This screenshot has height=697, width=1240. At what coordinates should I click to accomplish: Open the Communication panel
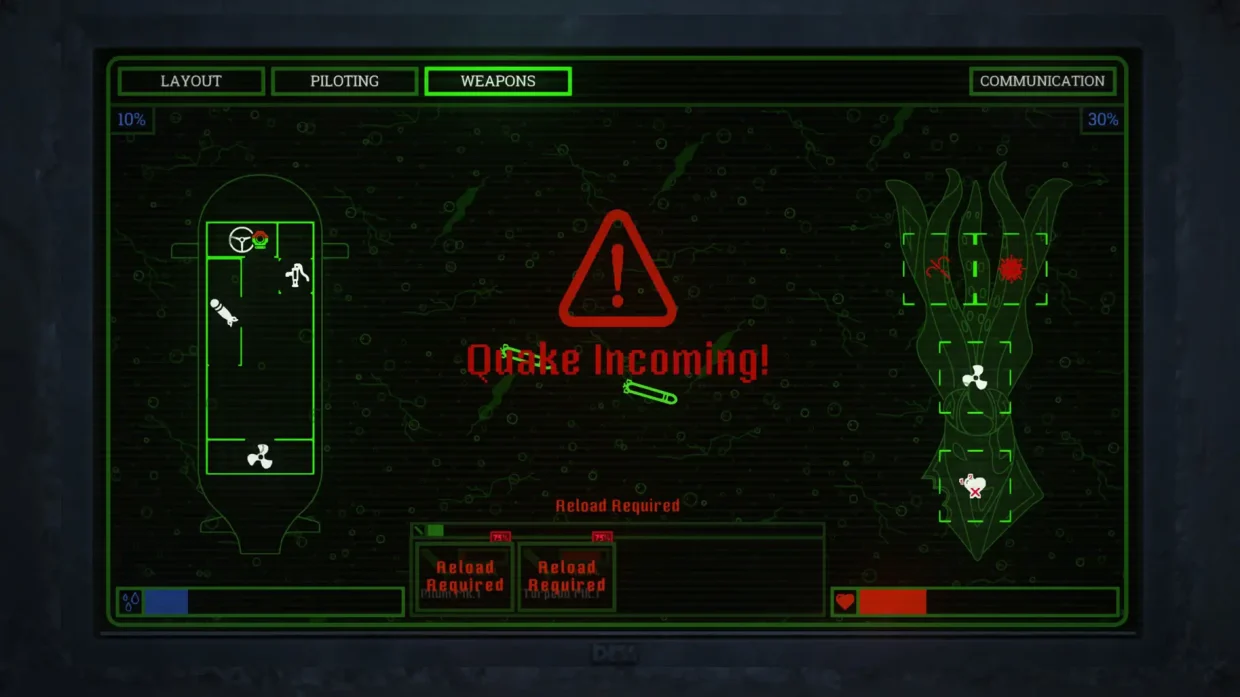[x=1042, y=81]
